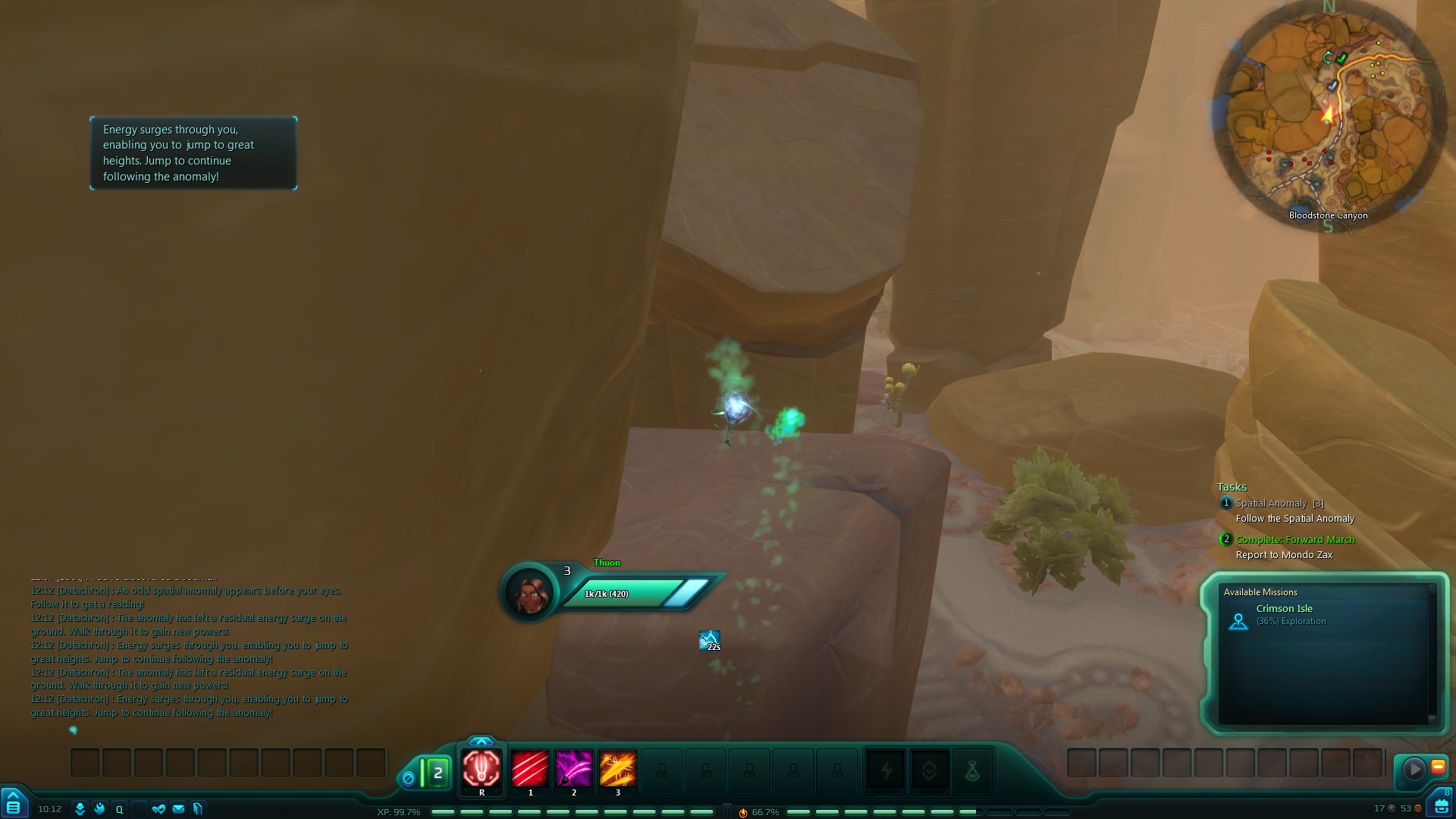Expand the arrow tab above the R ability

[x=482, y=741]
